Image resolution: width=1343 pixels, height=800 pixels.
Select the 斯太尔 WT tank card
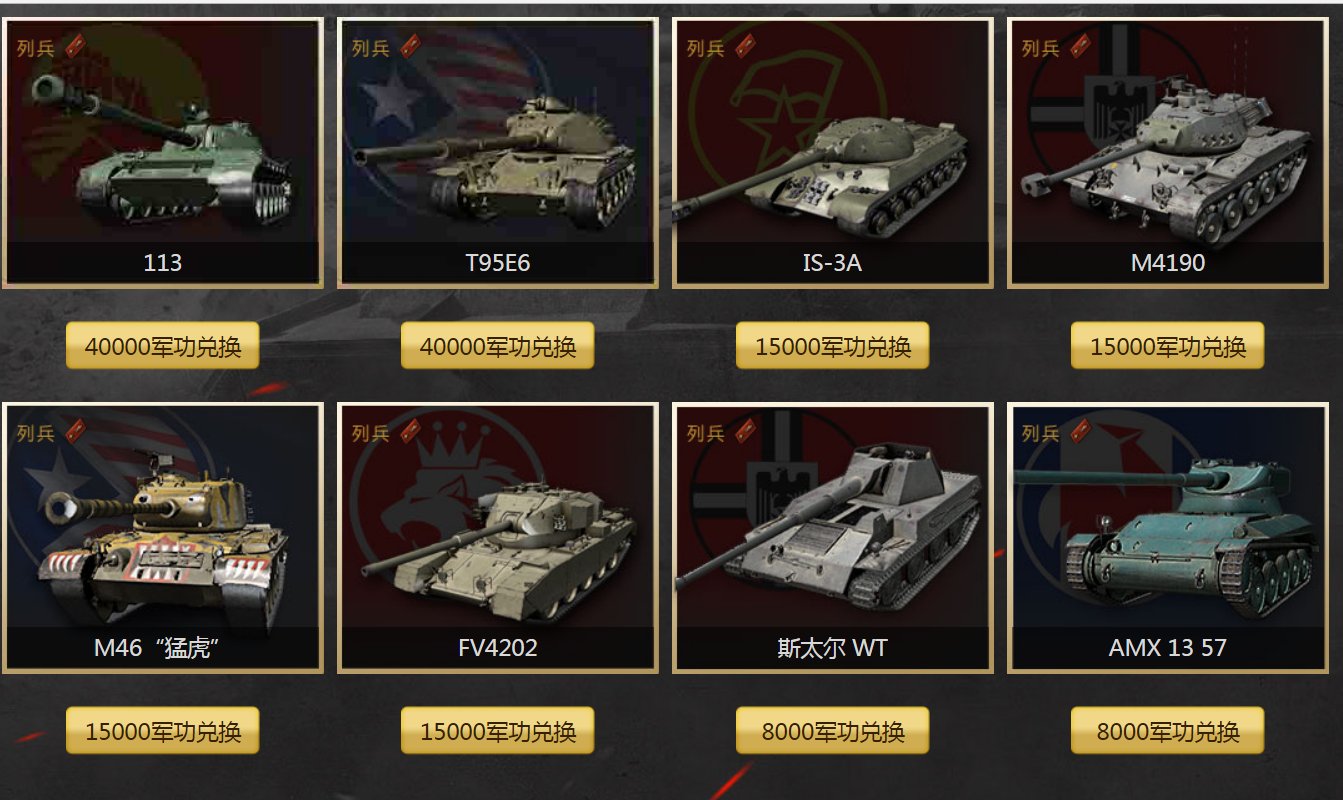pyautogui.click(x=832, y=537)
